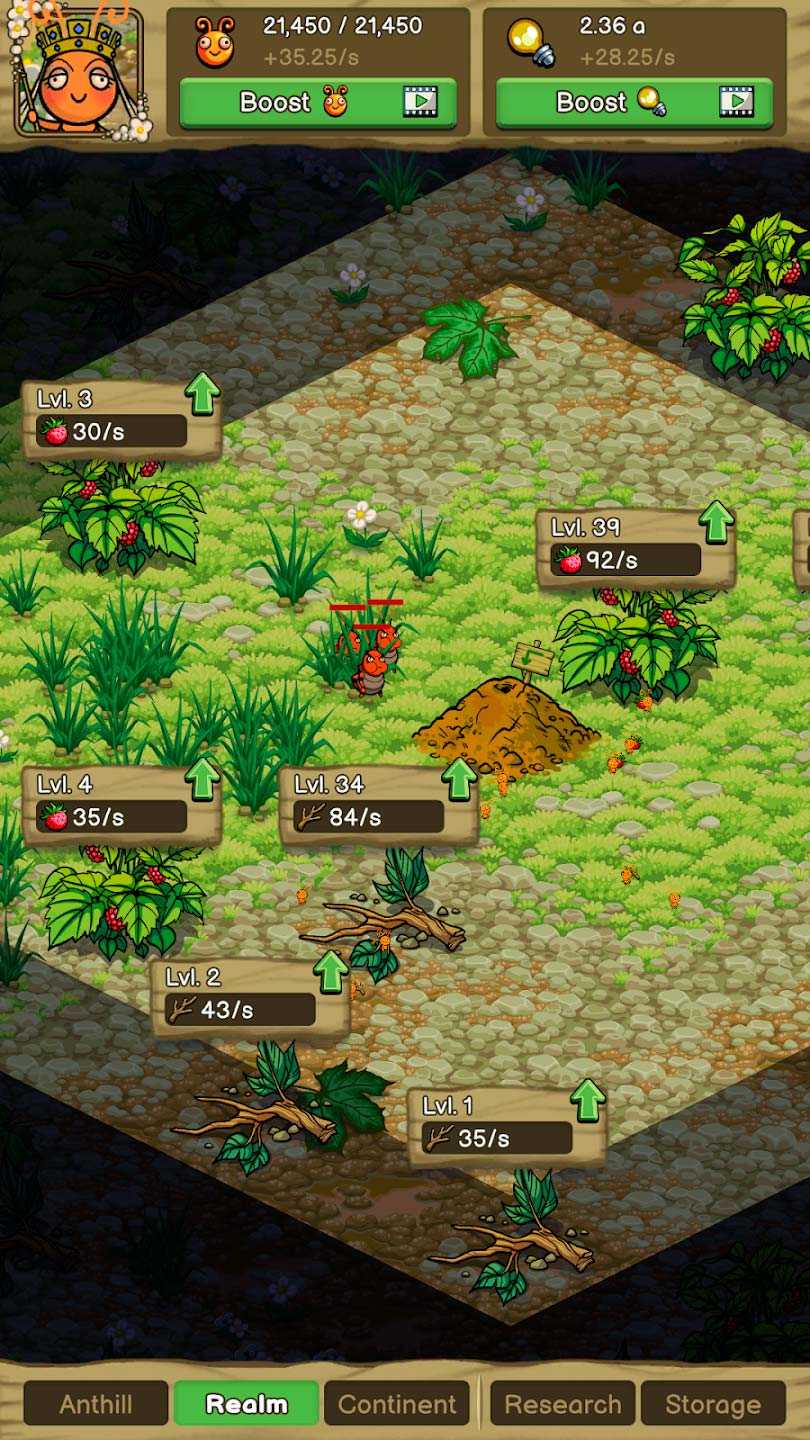810x1440 pixels.
Task: Select the Realm tab
Action: [246, 1403]
